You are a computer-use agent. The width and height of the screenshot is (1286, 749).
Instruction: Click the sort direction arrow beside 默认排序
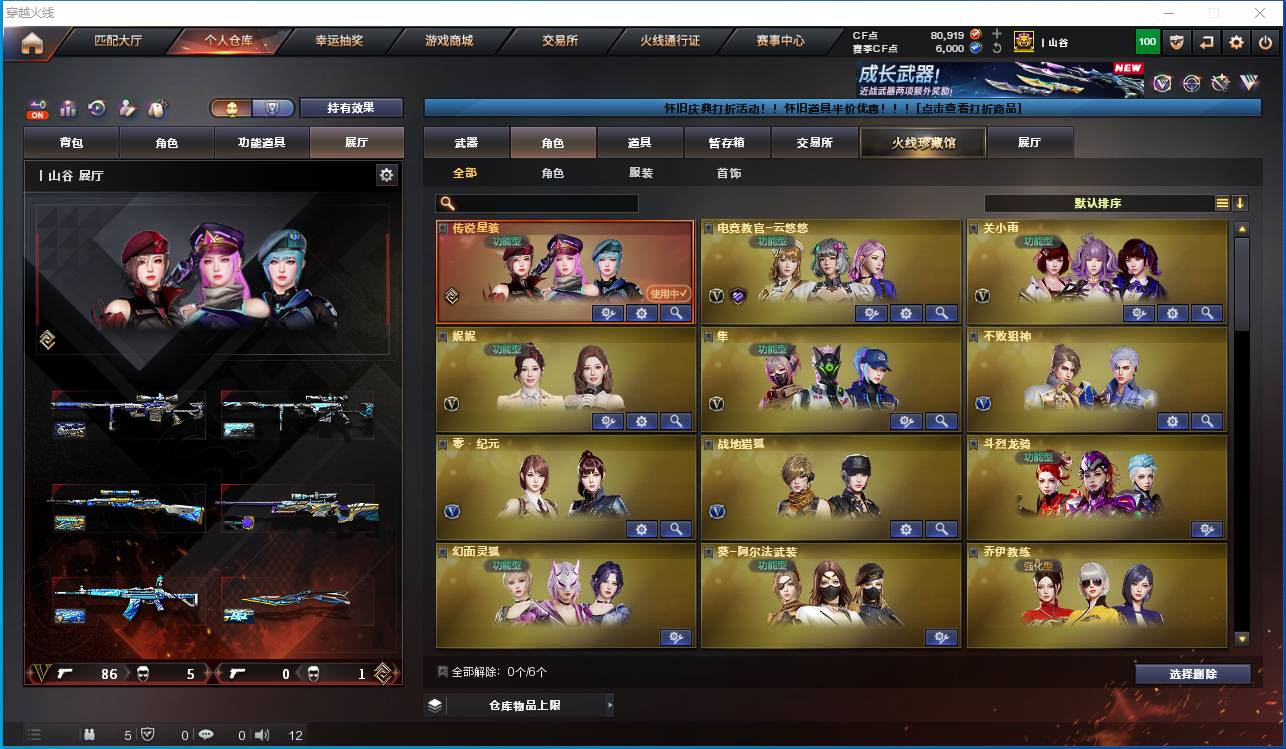click(1240, 202)
